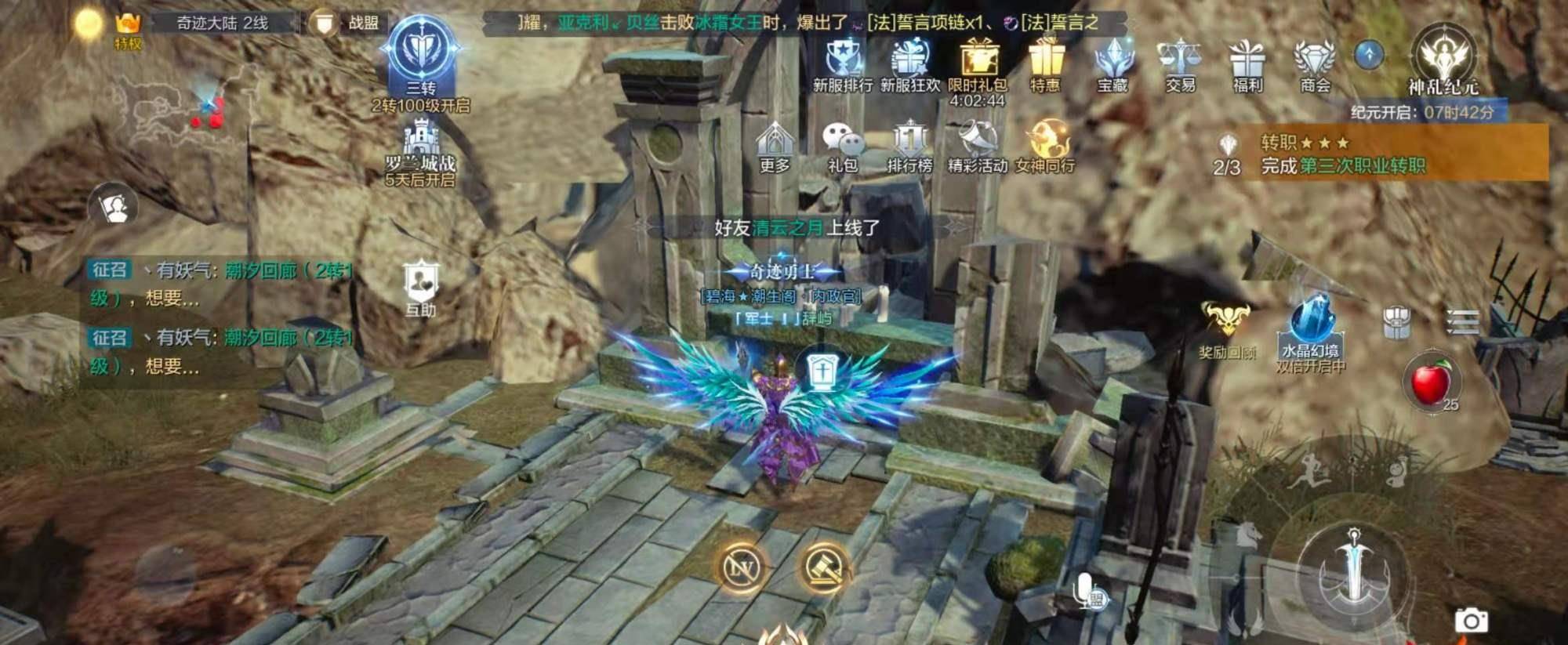
Task: Open the 特惠 special offers icon
Action: coord(1045,61)
